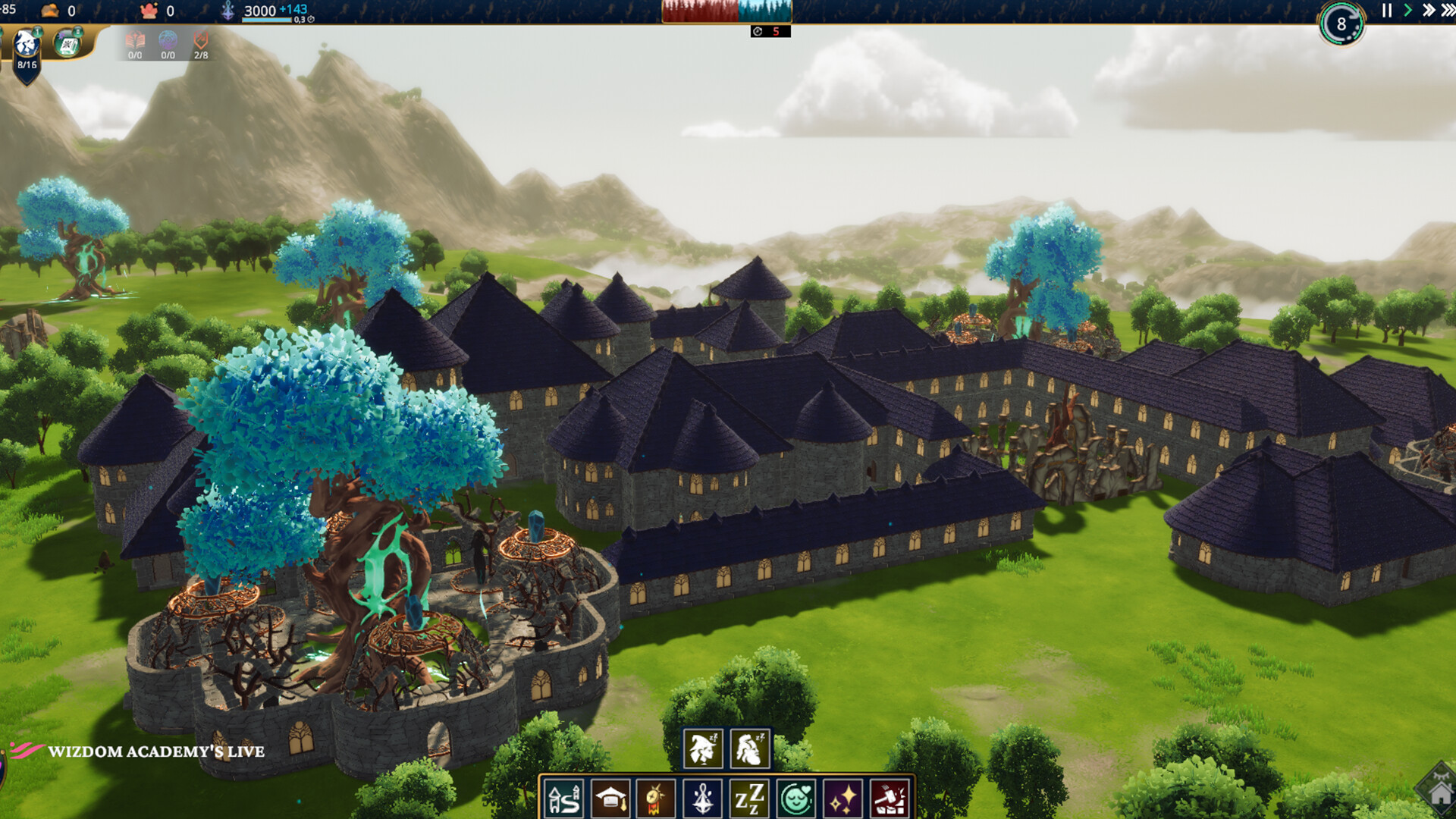1456x819 pixels.
Task: Select the smiling face happiness category
Action: pyautogui.click(x=796, y=799)
